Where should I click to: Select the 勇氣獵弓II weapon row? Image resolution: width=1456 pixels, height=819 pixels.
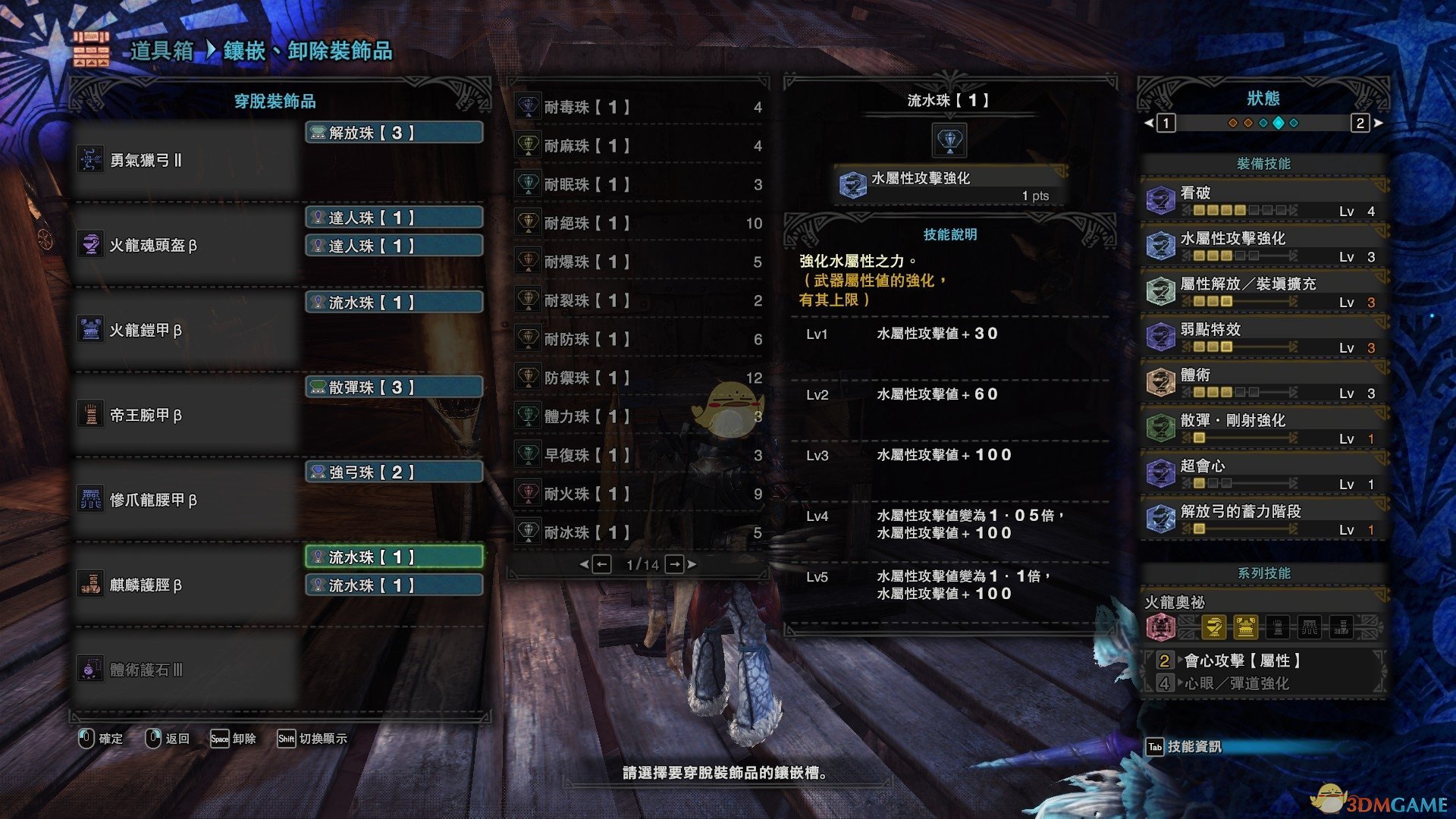click(x=186, y=160)
